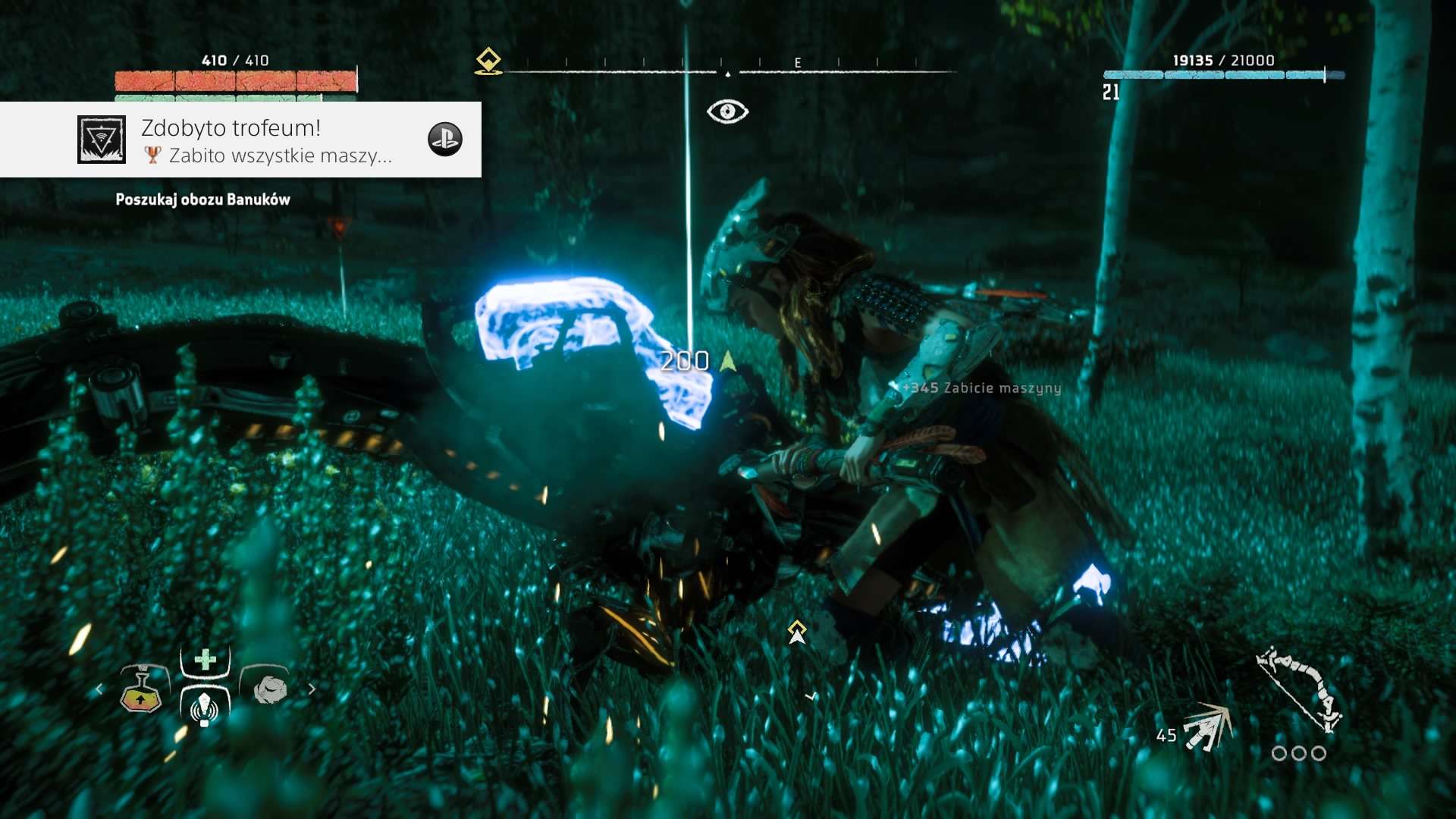Click the quest marker on the compass

click(x=488, y=62)
